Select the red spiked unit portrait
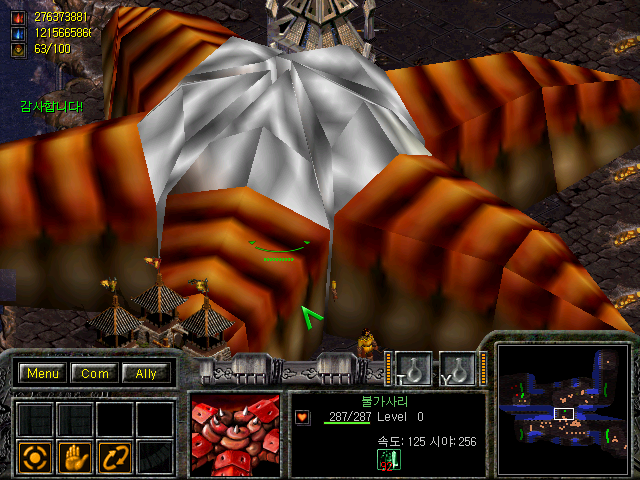The image size is (640, 480). pyautogui.click(x=235, y=433)
